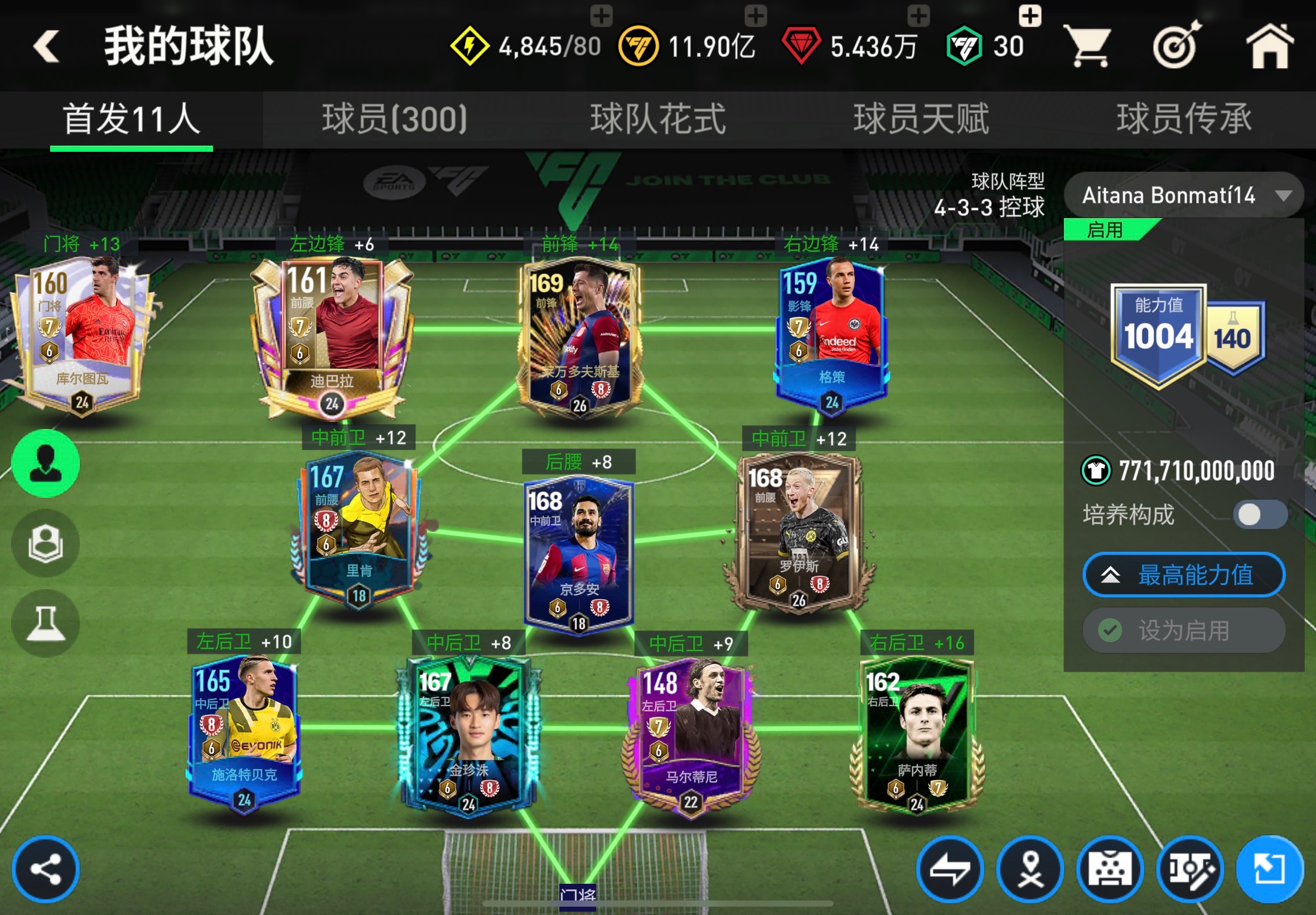Image resolution: width=1316 pixels, height=915 pixels.
Task: Return to the home screen
Action: (1269, 46)
